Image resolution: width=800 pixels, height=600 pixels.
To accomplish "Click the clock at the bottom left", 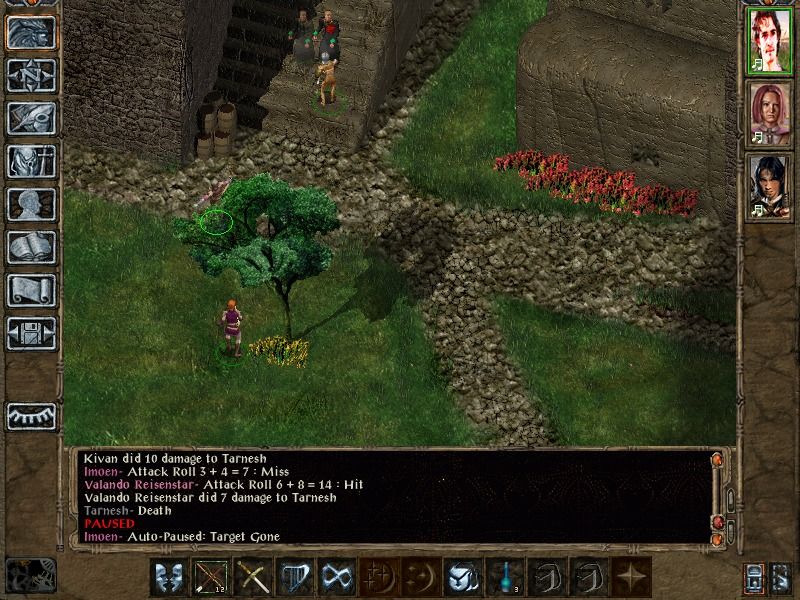I will (31, 575).
